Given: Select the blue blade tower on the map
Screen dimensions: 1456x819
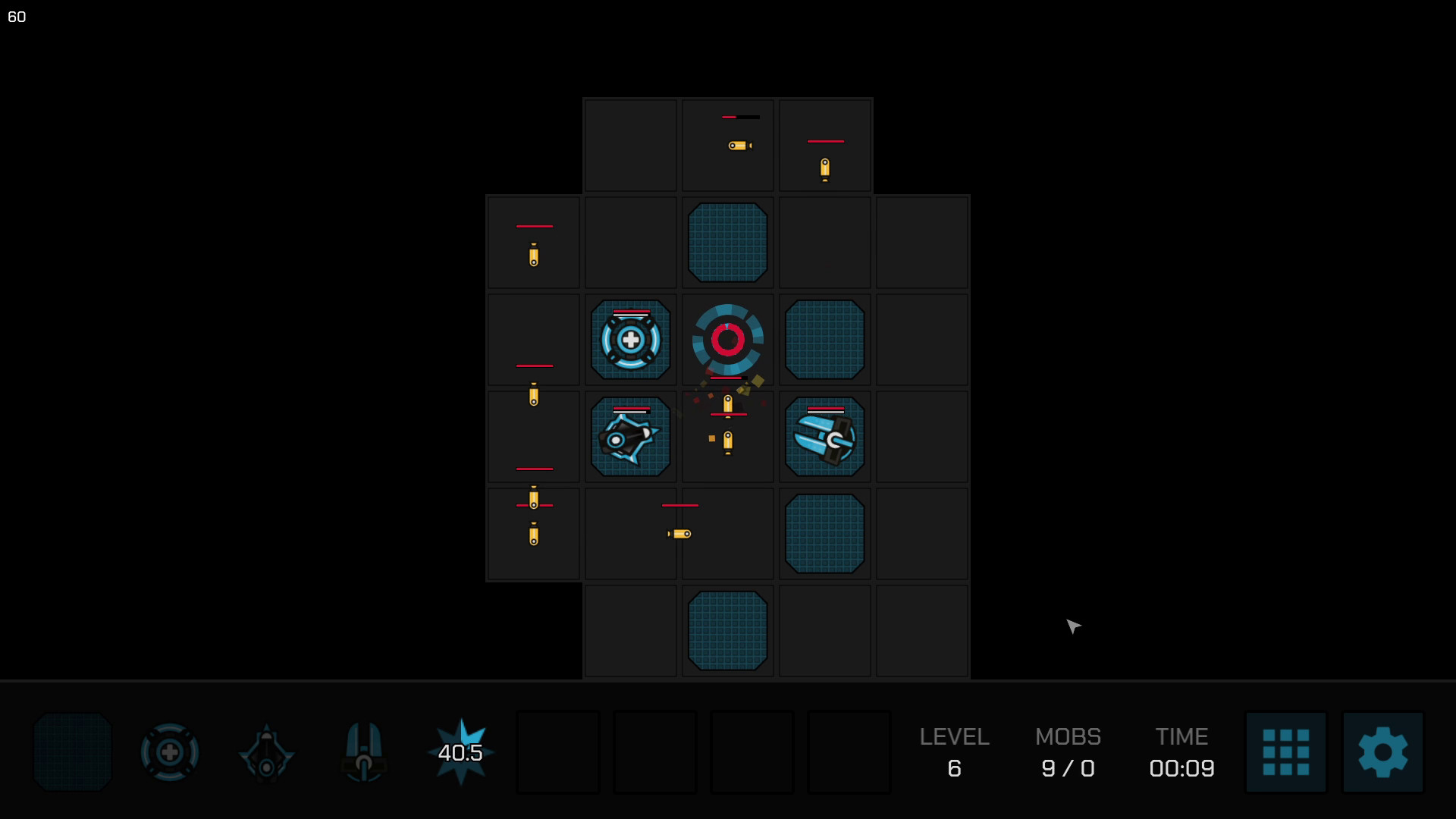Looking at the screenshot, I should pyautogui.click(x=824, y=438).
